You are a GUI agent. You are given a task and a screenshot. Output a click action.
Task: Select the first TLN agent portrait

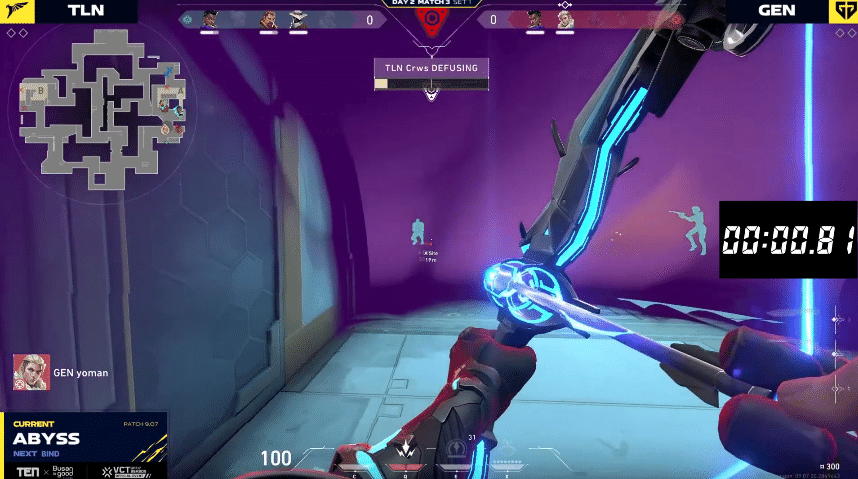pos(209,19)
